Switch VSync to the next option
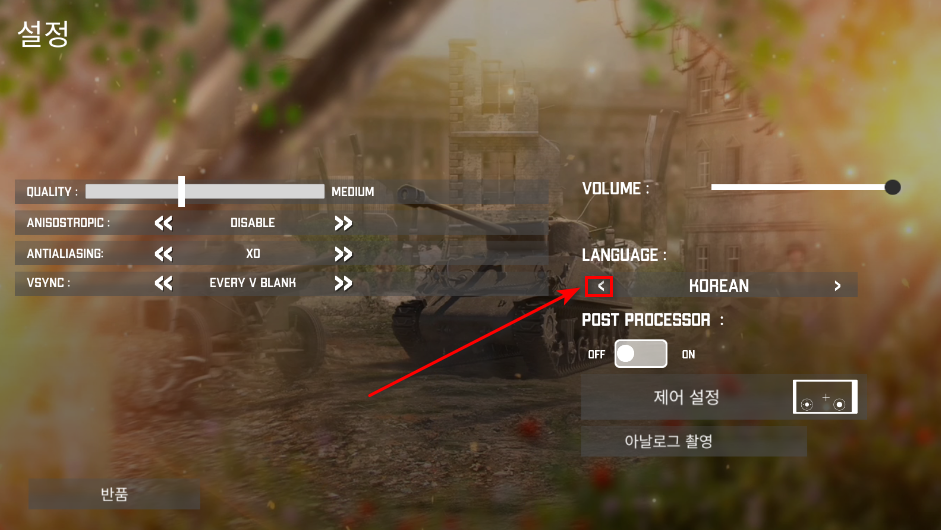Image resolution: width=941 pixels, height=530 pixels. (343, 283)
